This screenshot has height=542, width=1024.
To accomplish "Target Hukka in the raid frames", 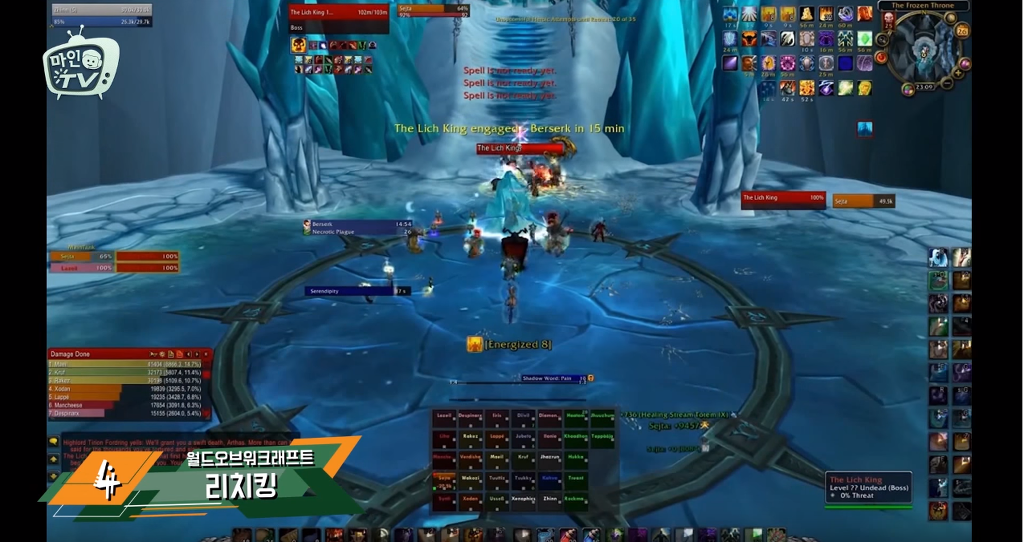I will [x=575, y=457].
